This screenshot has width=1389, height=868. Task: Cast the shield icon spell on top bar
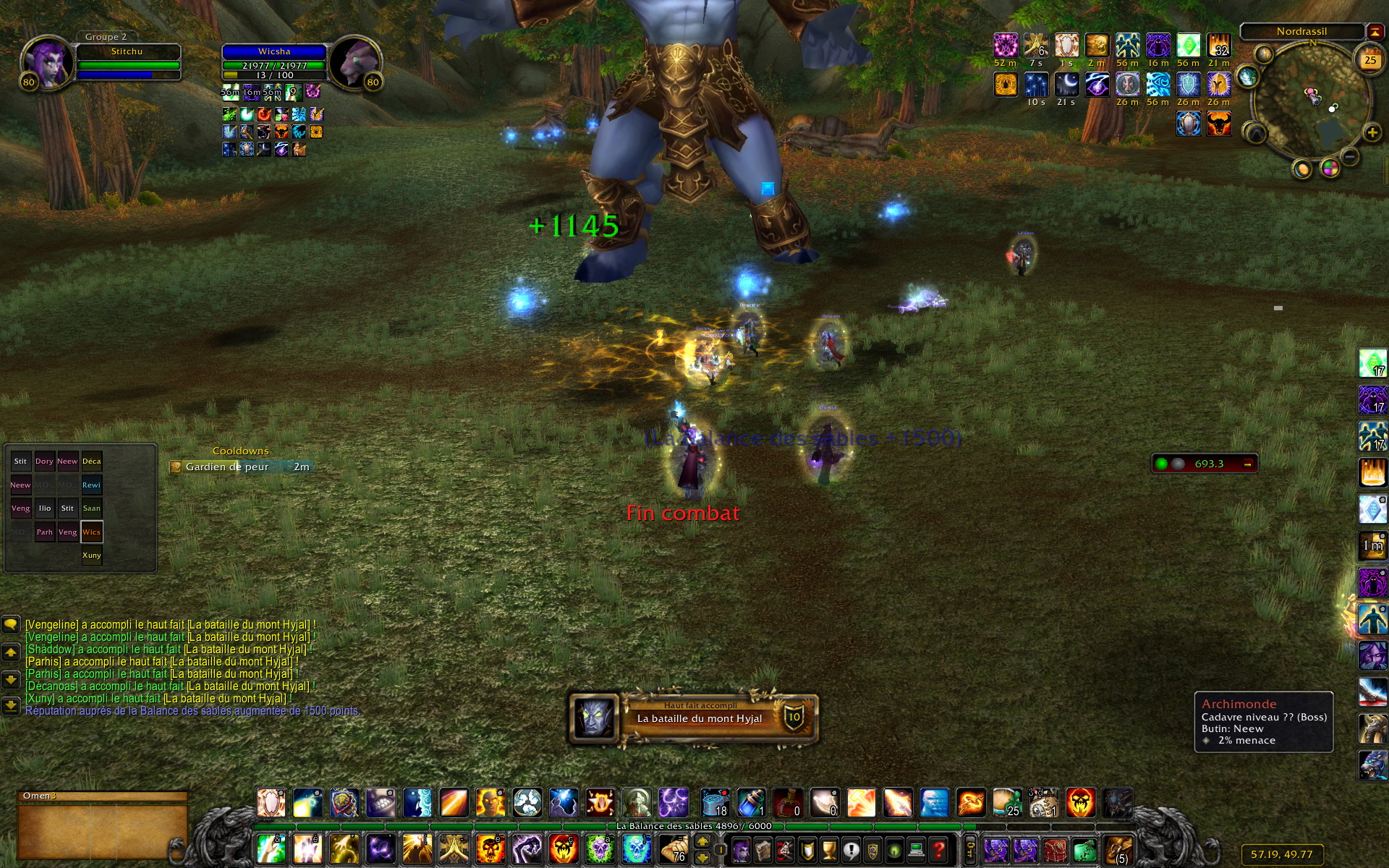344,803
